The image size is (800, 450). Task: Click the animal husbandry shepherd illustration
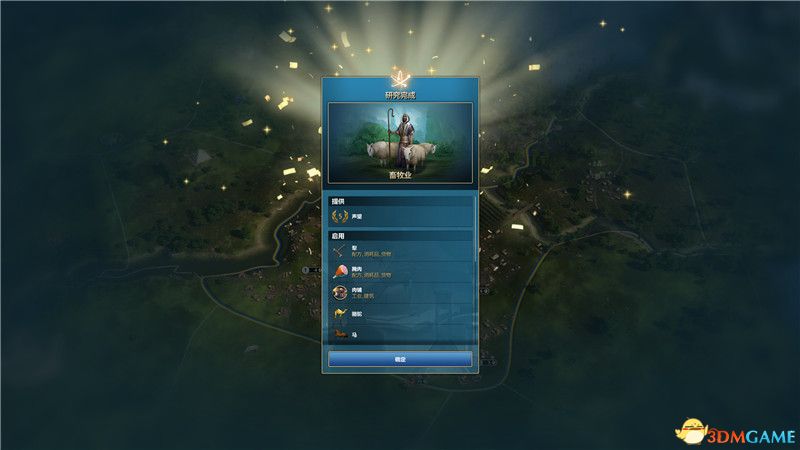[400, 142]
